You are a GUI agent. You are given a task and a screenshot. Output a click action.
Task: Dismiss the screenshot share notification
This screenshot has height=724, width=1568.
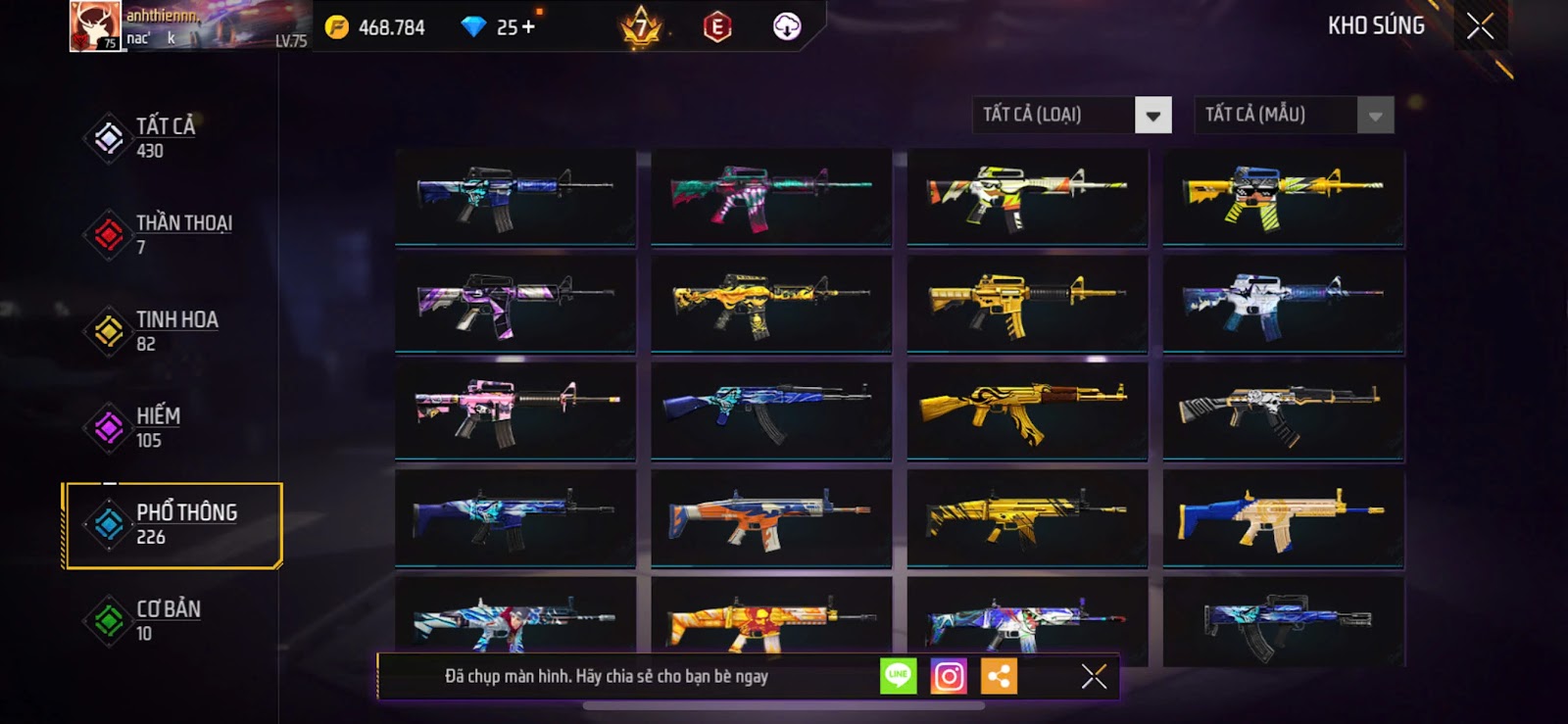[x=1094, y=676]
